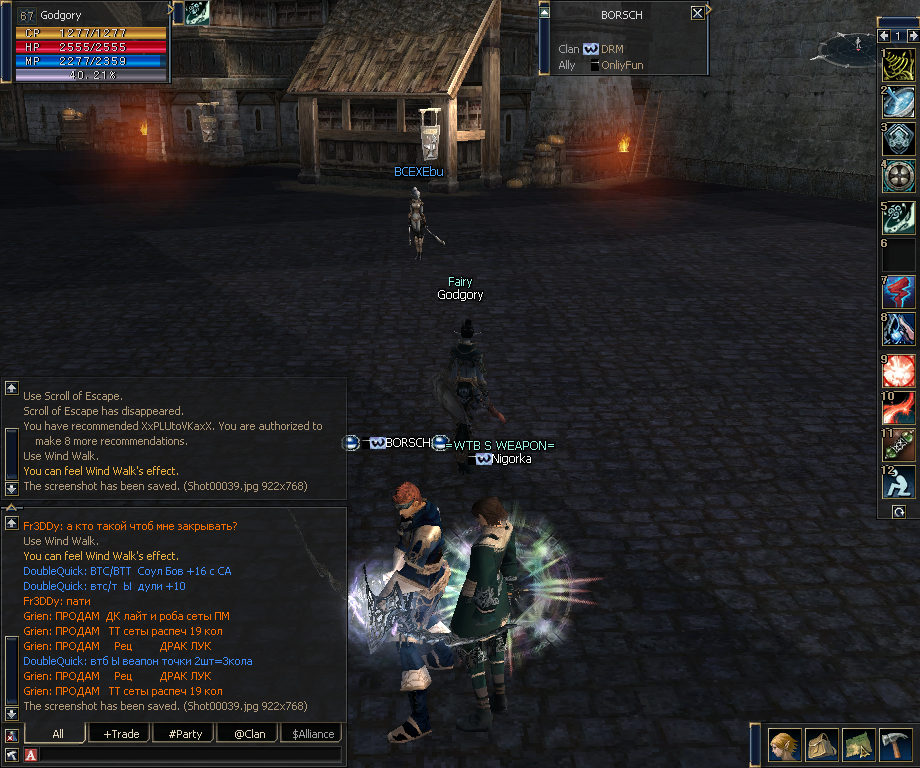This screenshot has width=920, height=768.
Task: Go to the previous shortcut bar page
Action: click(x=884, y=36)
